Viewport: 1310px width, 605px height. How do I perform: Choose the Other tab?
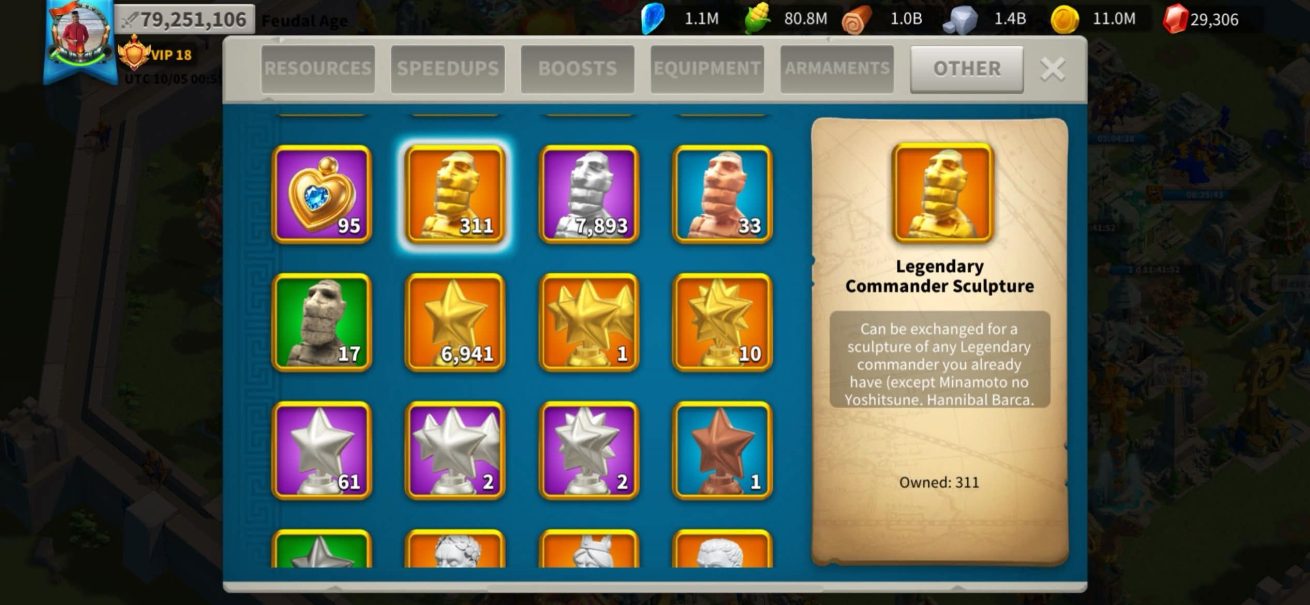[x=966, y=69]
